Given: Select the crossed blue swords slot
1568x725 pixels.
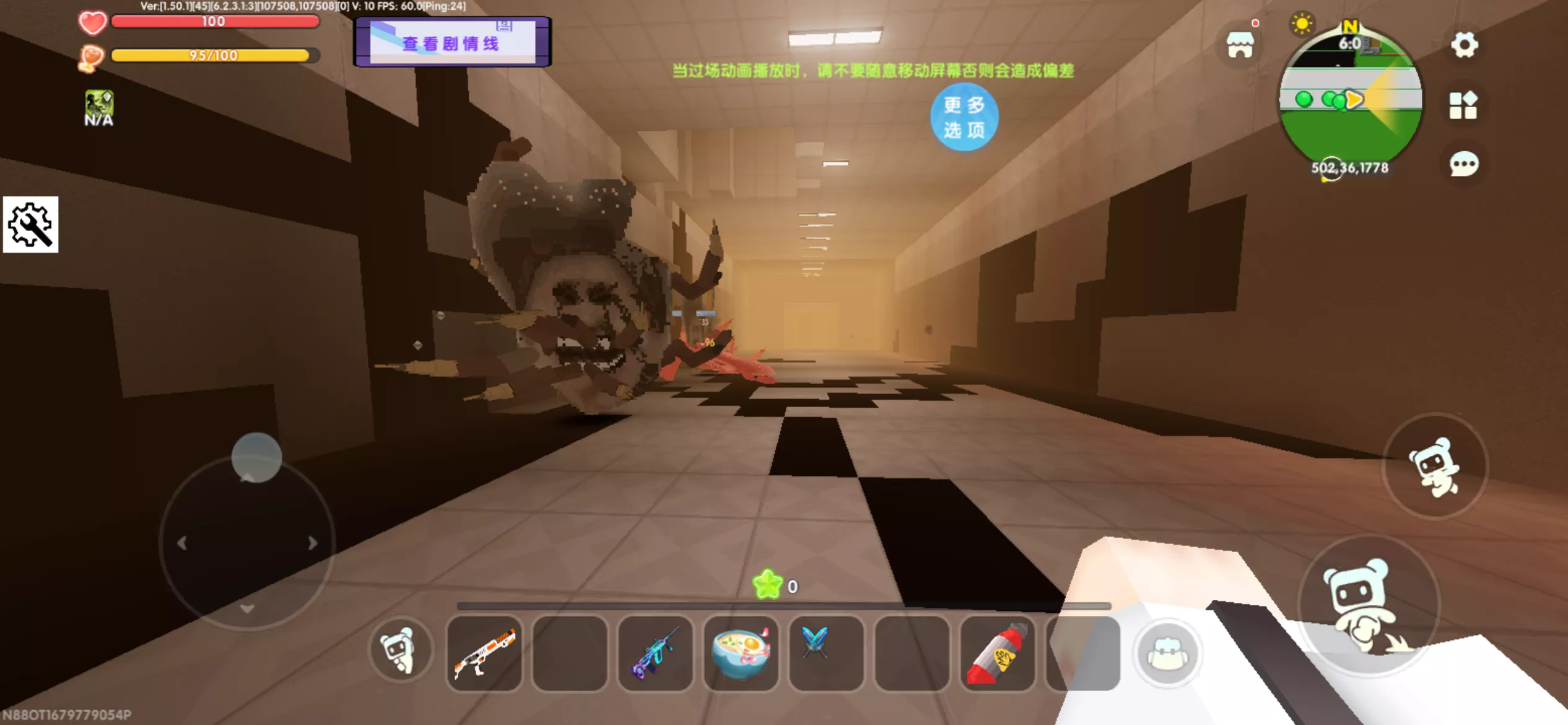Looking at the screenshot, I should tap(826, 653).
